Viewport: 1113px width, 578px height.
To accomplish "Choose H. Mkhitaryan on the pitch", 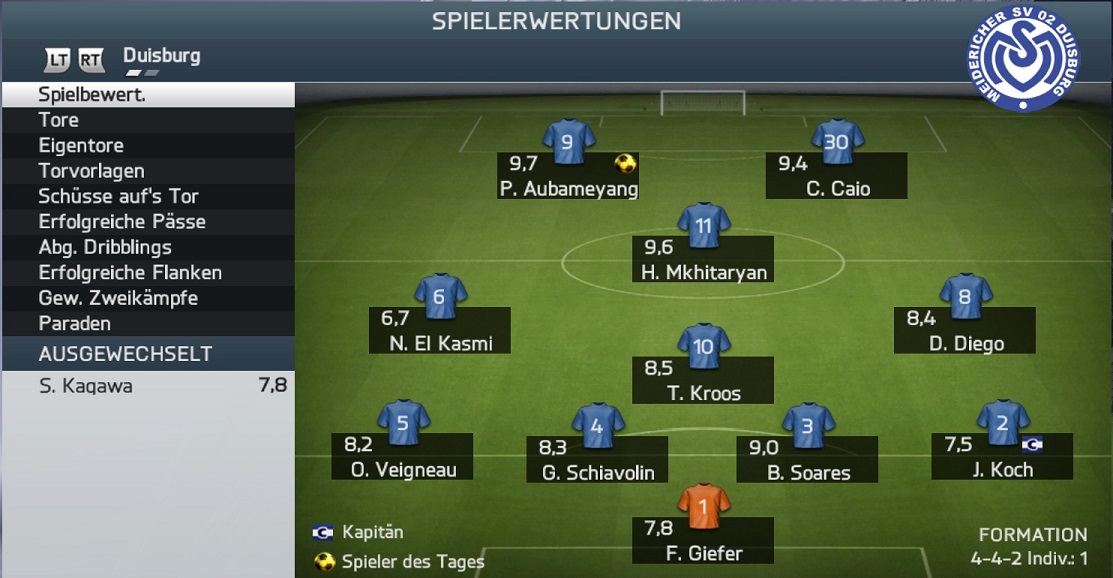I will [703, 227].
